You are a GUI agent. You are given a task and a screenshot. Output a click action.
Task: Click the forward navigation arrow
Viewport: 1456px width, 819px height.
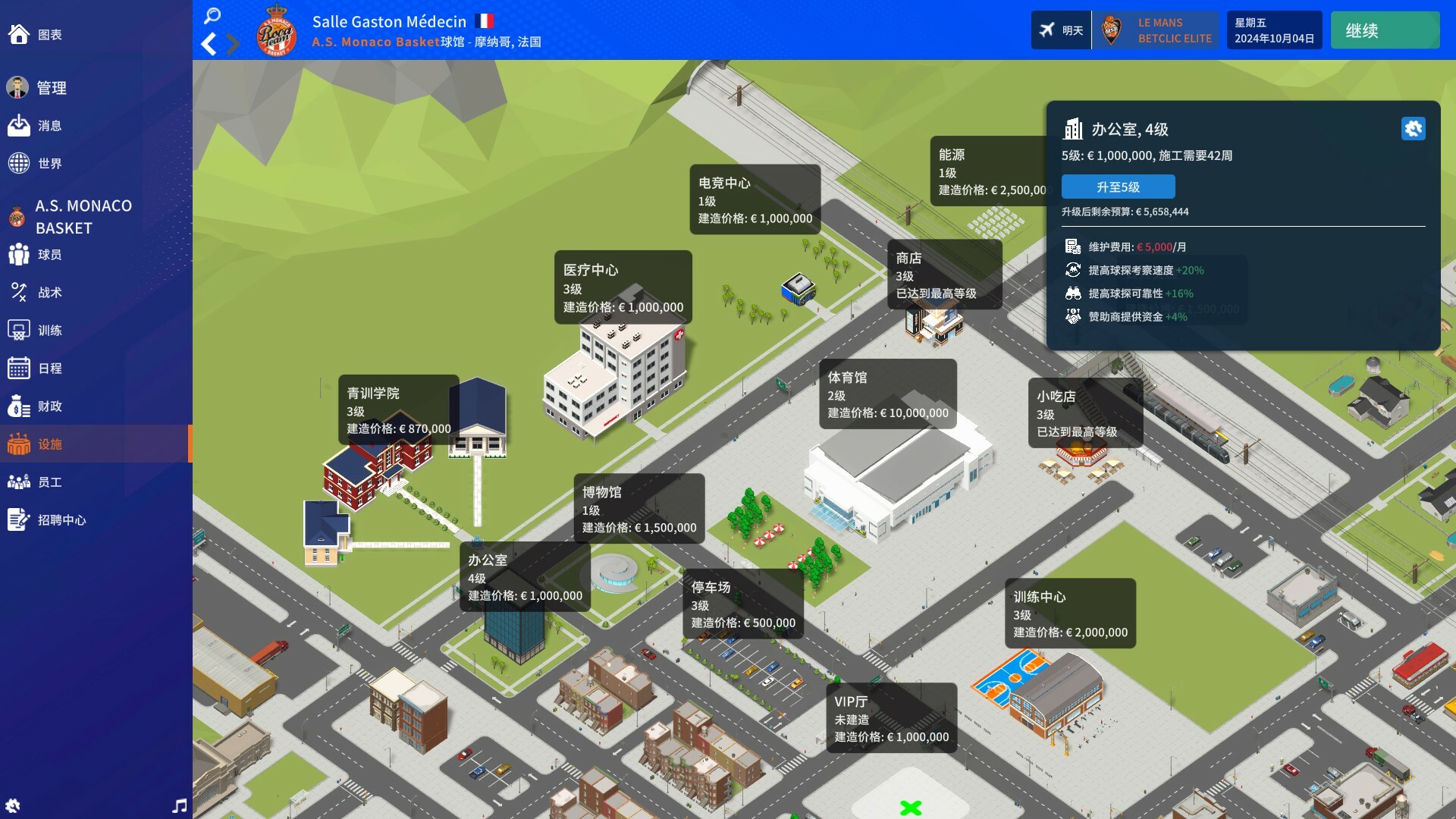coord(234,44)
